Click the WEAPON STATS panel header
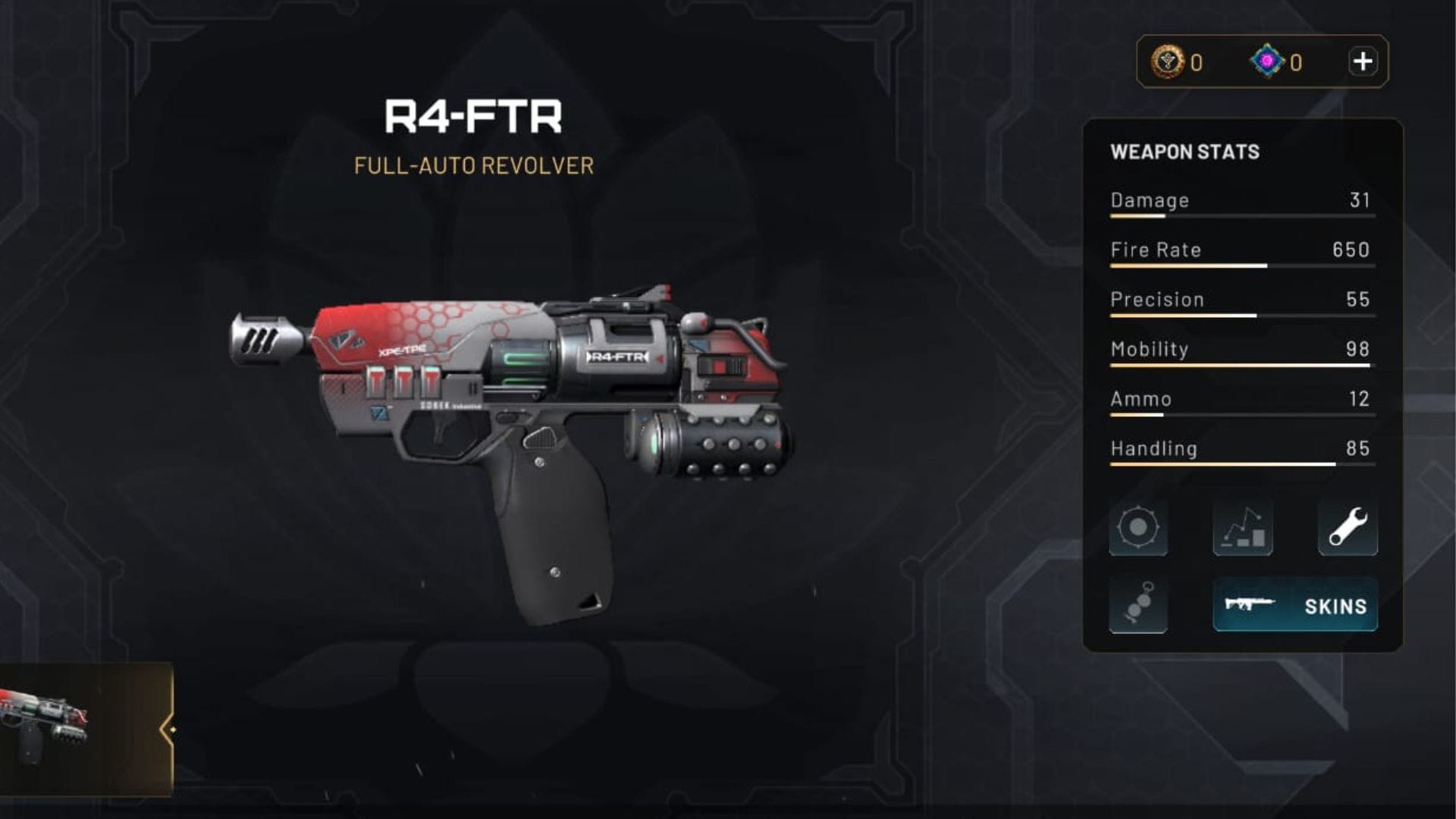Image resolution: width=1456 pixels, height=819 pixels. tap(1184, 152)
